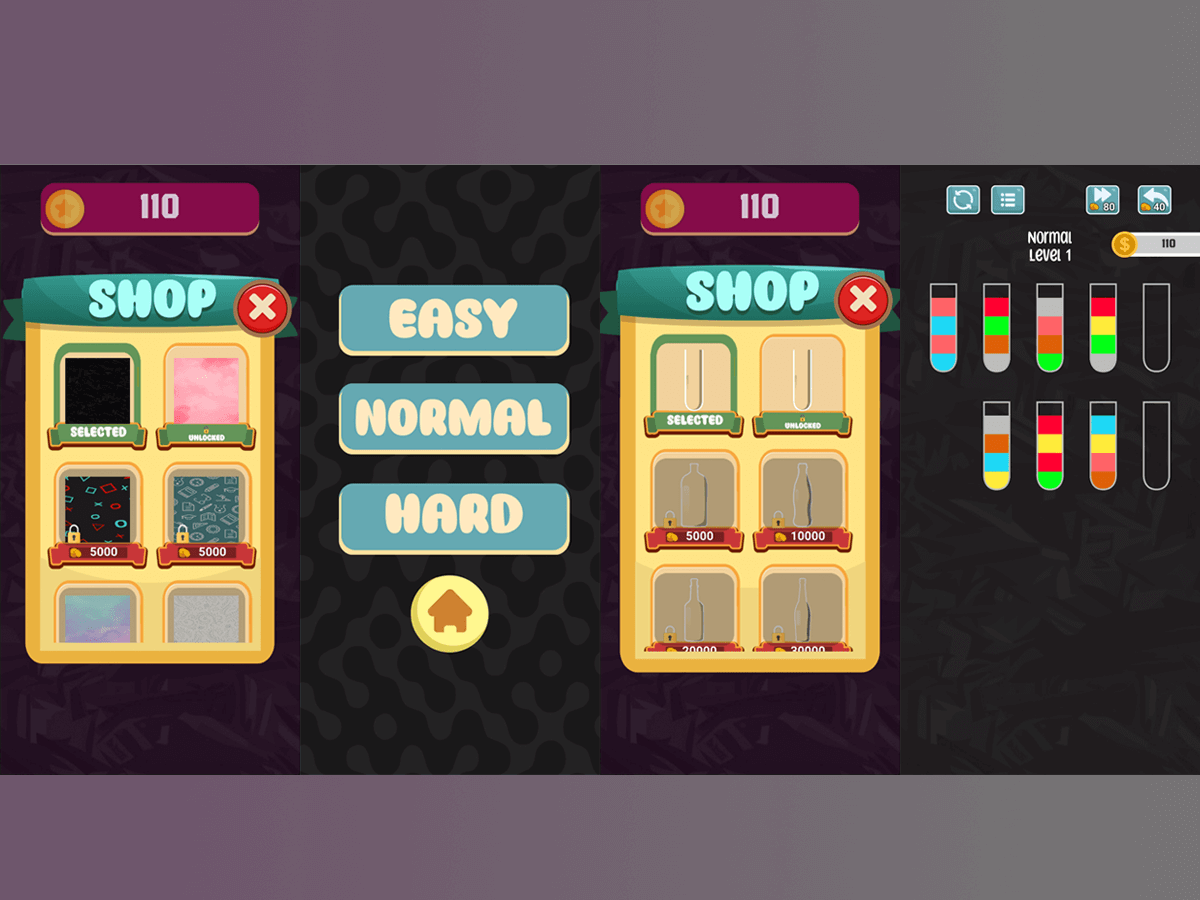Return home with the yellow house button
Image resolution: width=1200 pixels, height=900 pixels.
450,613
